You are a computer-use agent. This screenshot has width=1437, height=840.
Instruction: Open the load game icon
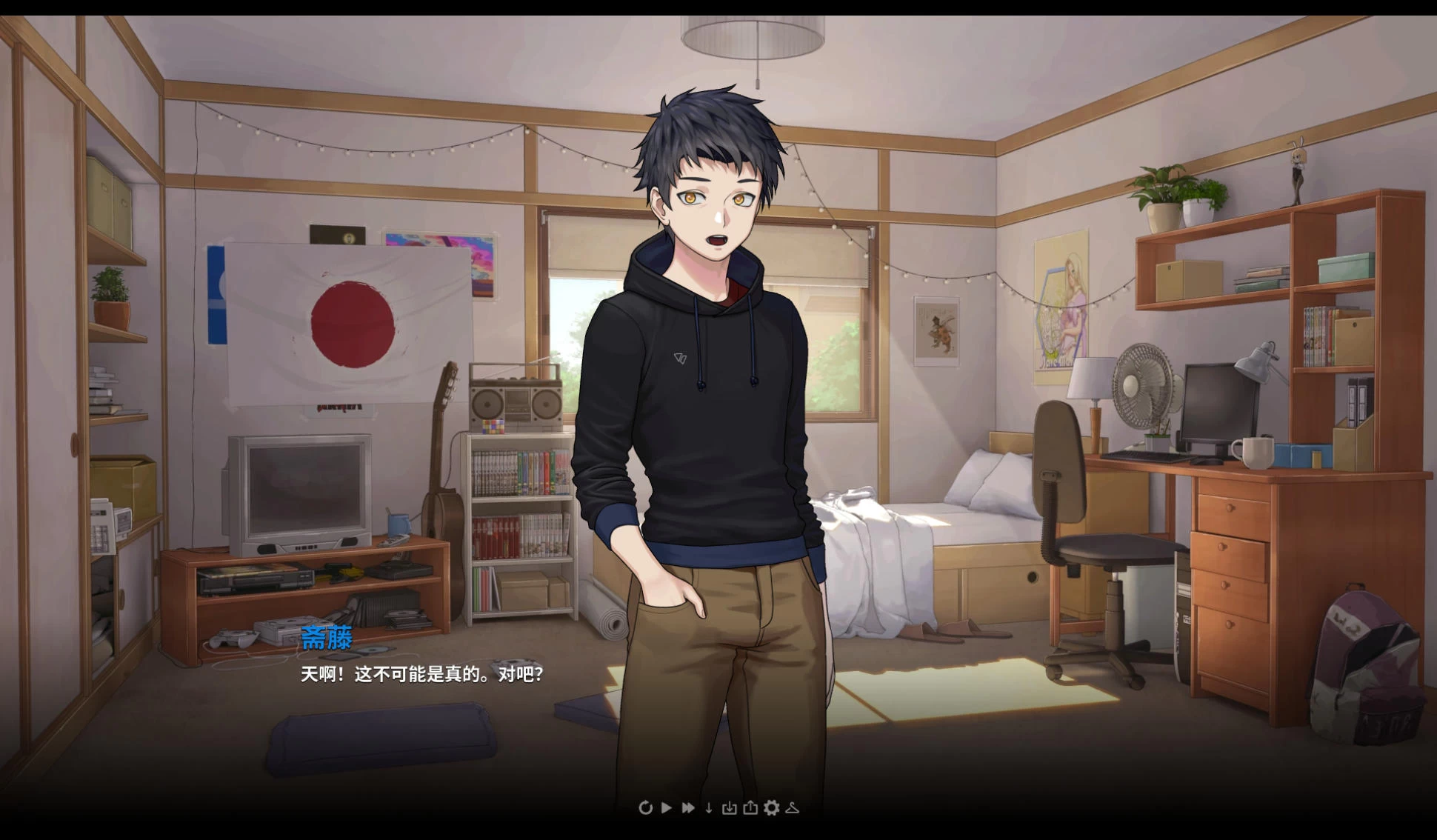click(750, 808)
